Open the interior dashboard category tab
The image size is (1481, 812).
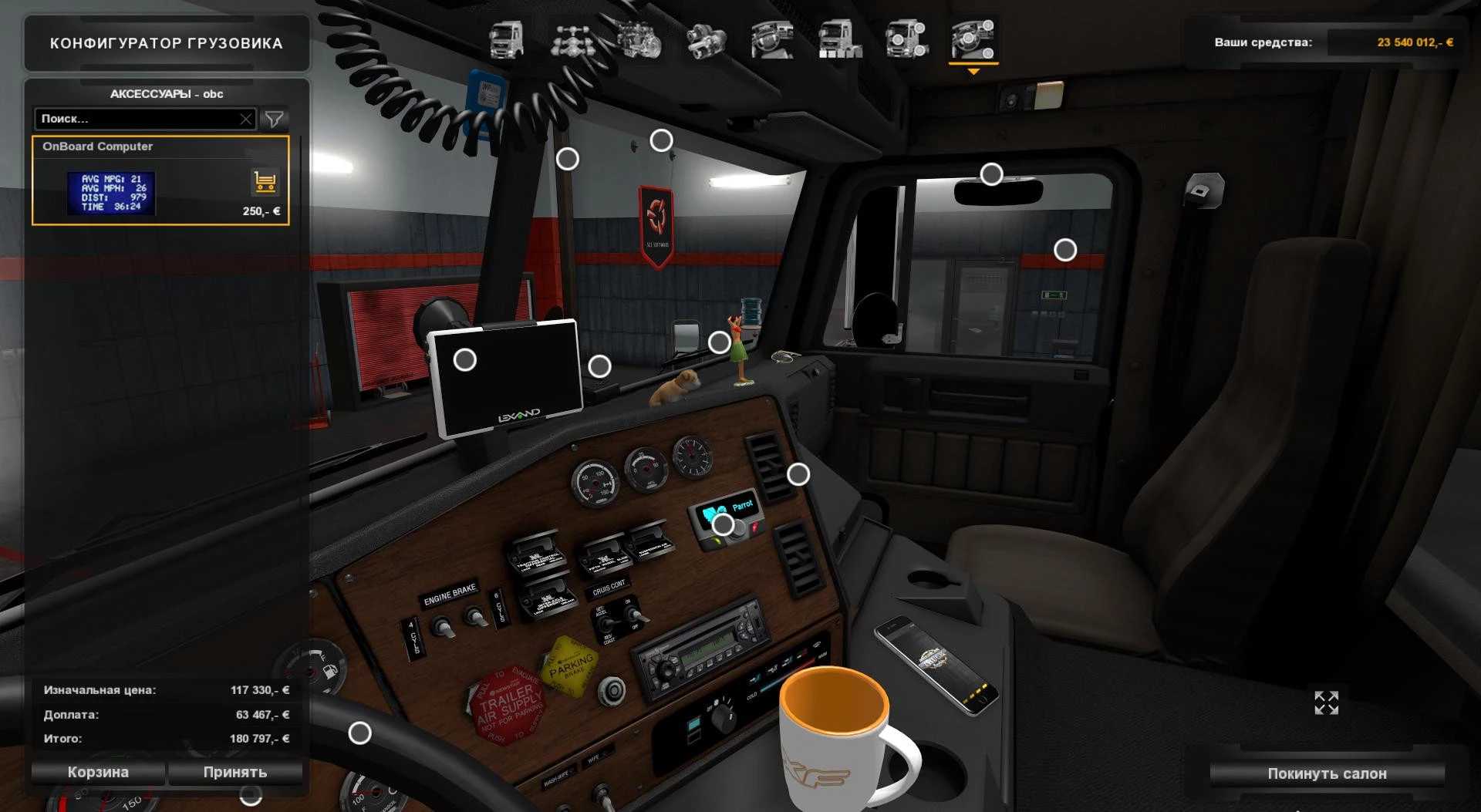pyautogui.click(x=772, y=39)
